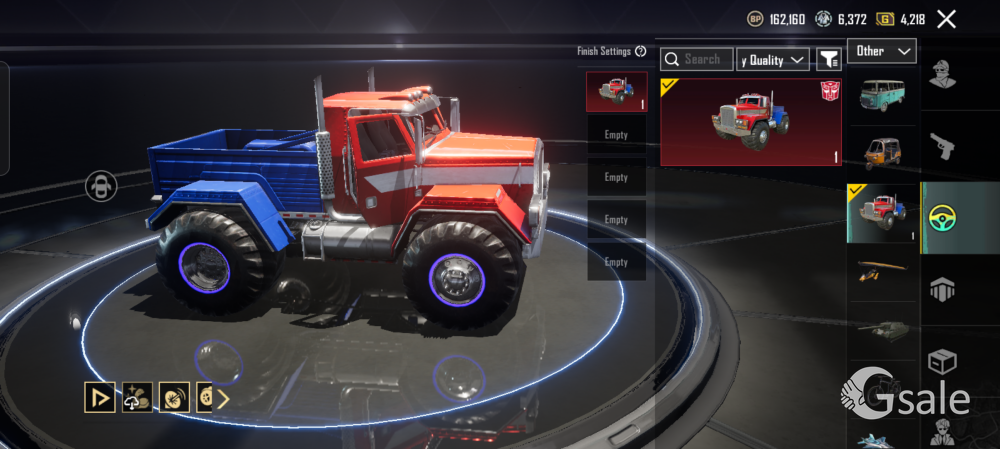Play the vehicle preview animation
This screenshot has width=1000, height=449.
tap(99, 398)
